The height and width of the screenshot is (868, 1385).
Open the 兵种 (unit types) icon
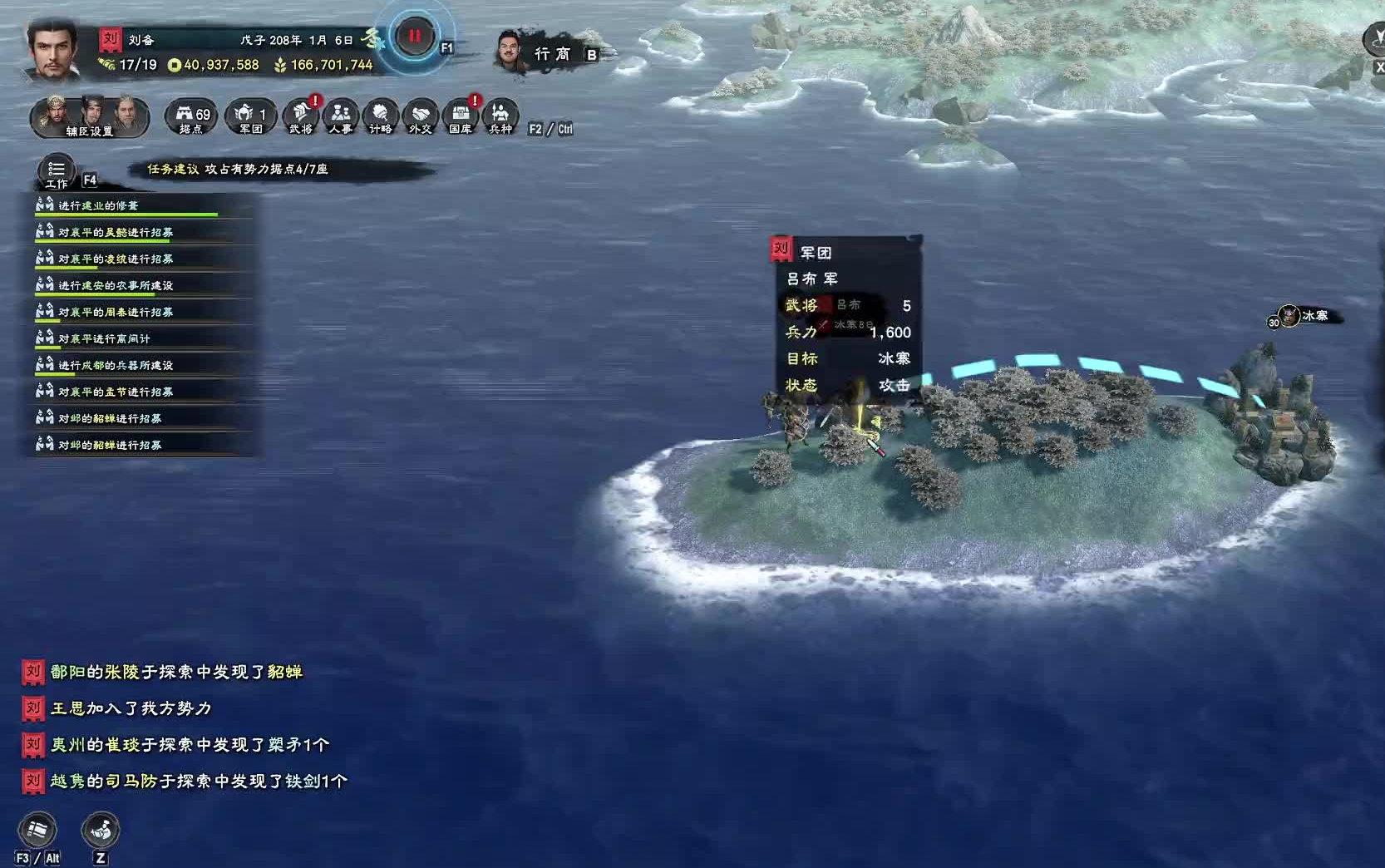pos(500,117)
